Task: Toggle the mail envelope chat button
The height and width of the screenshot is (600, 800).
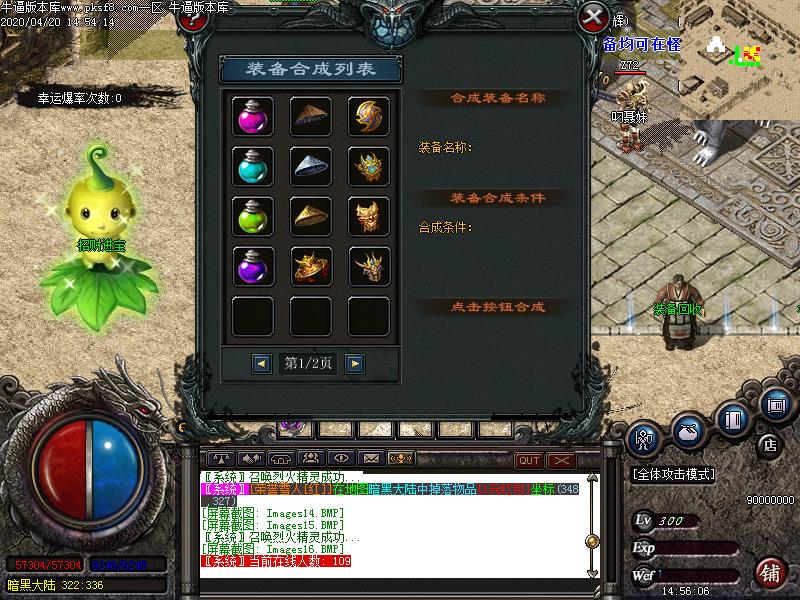Action: pos(371,459)
